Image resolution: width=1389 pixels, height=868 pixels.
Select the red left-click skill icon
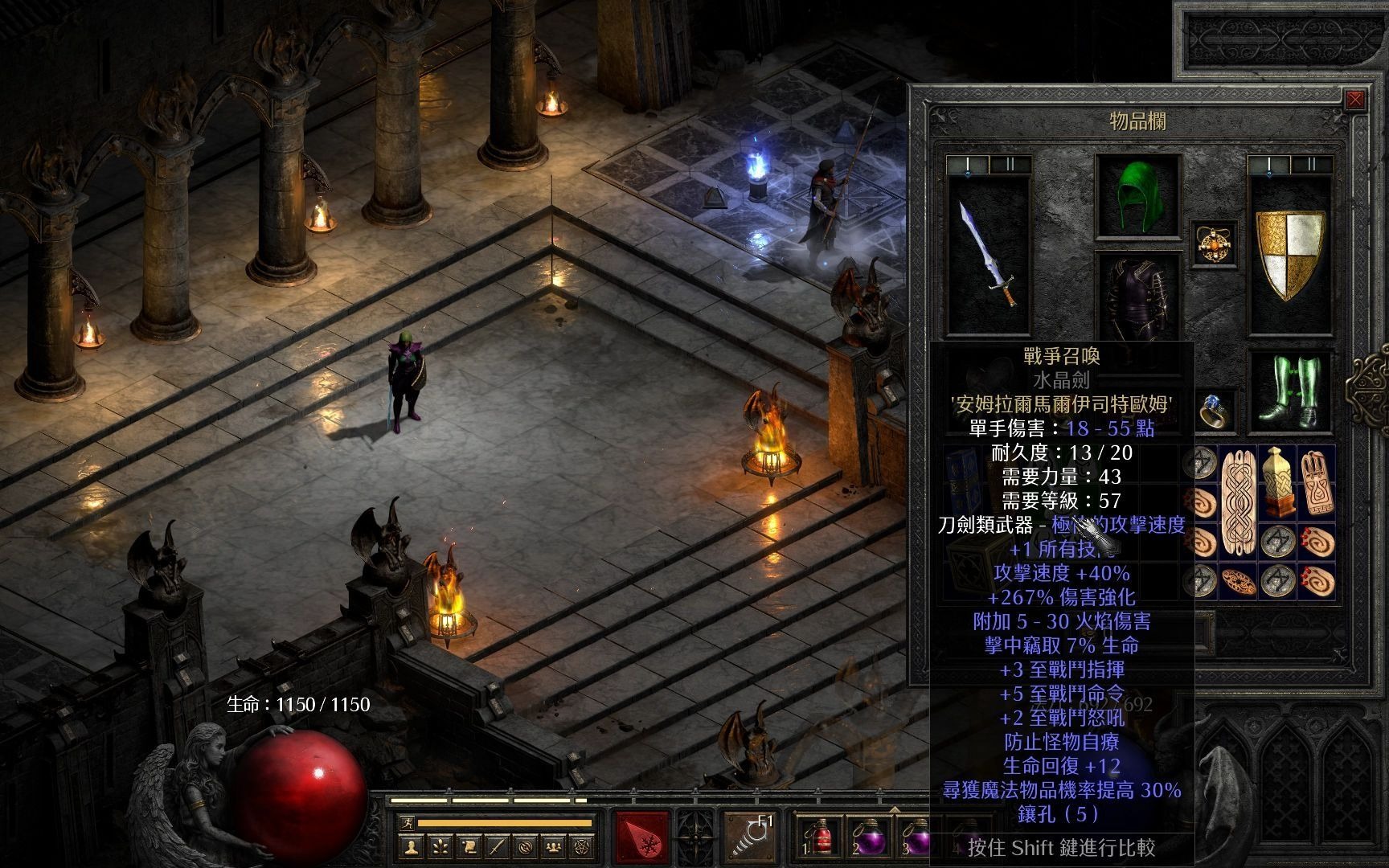coord(641,839)
